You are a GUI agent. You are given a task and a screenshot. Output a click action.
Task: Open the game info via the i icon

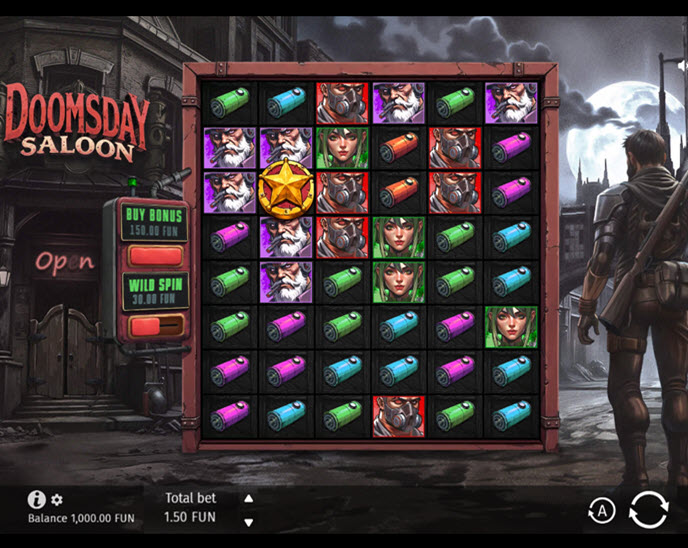coord(36,499)
